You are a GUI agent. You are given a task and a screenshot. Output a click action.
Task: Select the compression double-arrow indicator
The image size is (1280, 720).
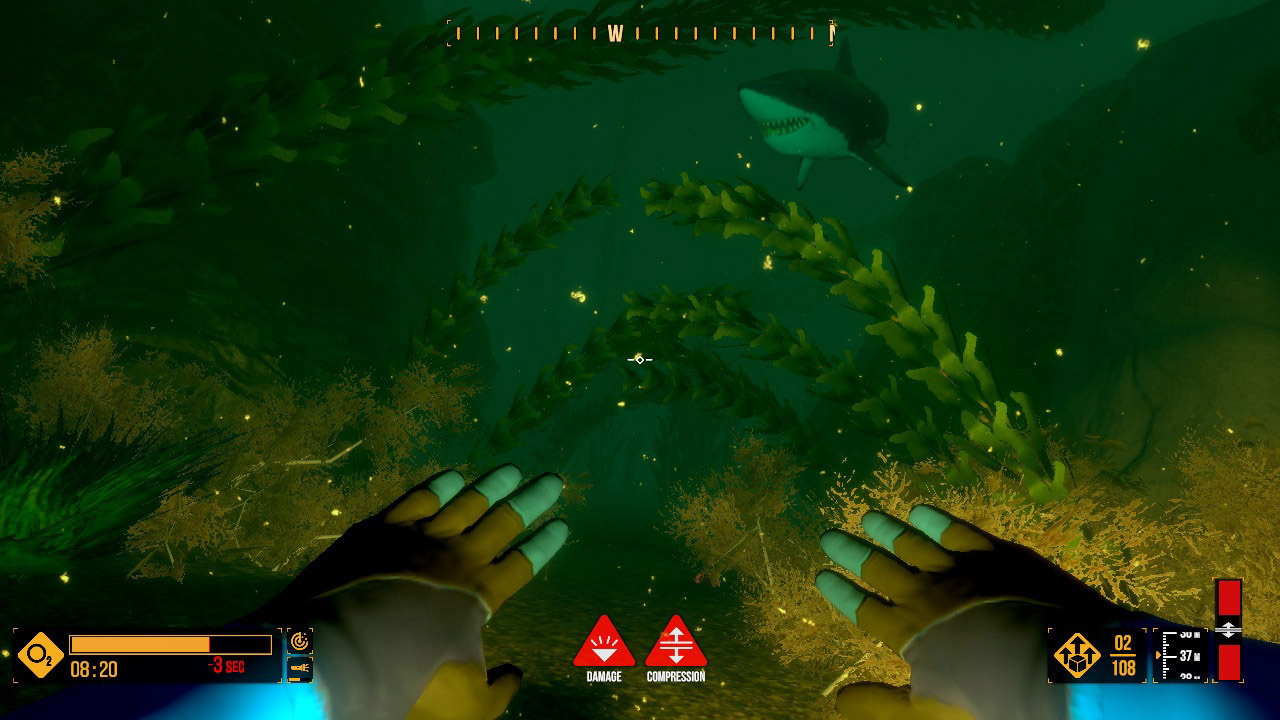click(x=1230, y=628)
